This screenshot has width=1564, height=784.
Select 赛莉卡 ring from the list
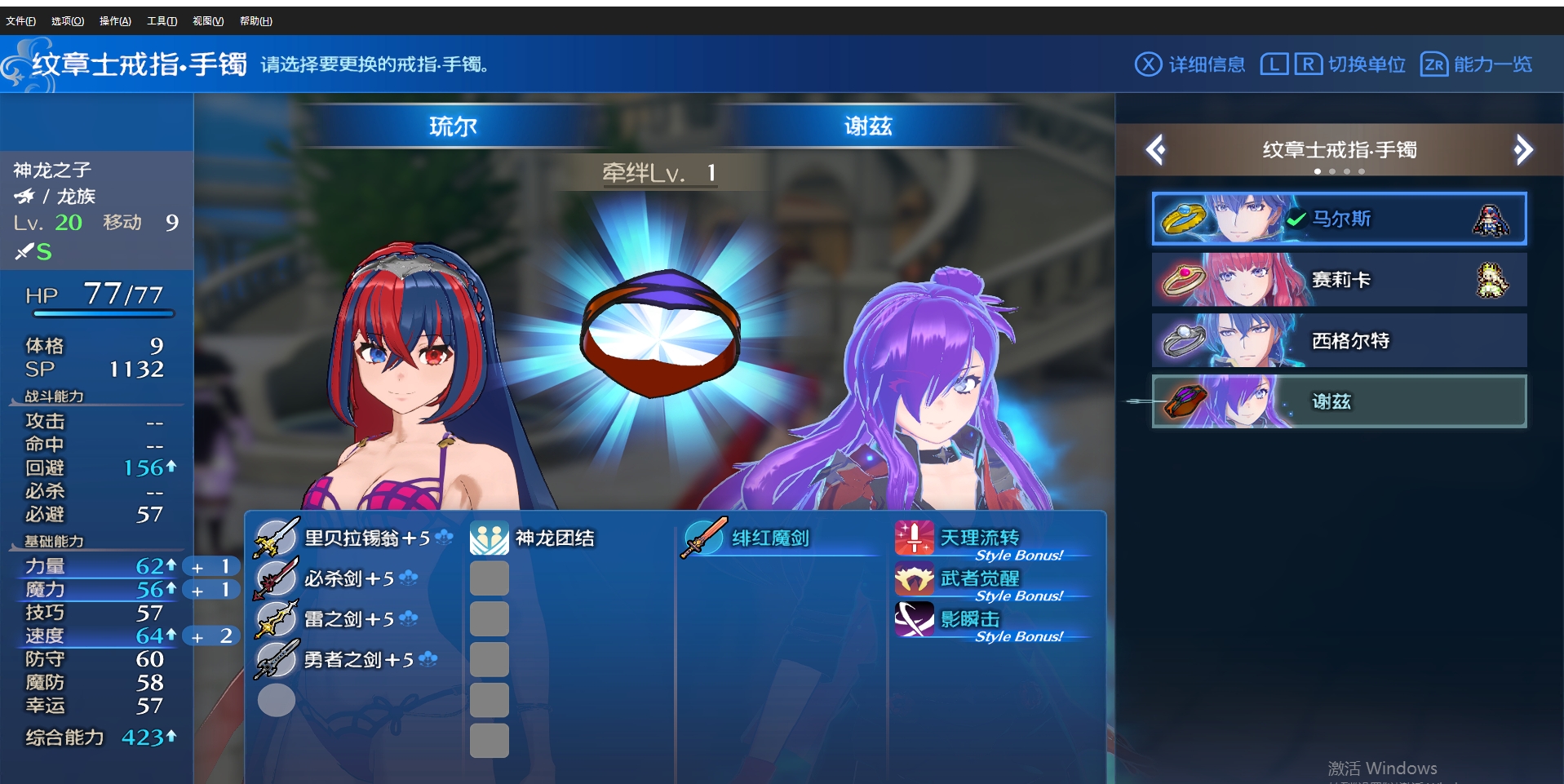click(1338, 279)
